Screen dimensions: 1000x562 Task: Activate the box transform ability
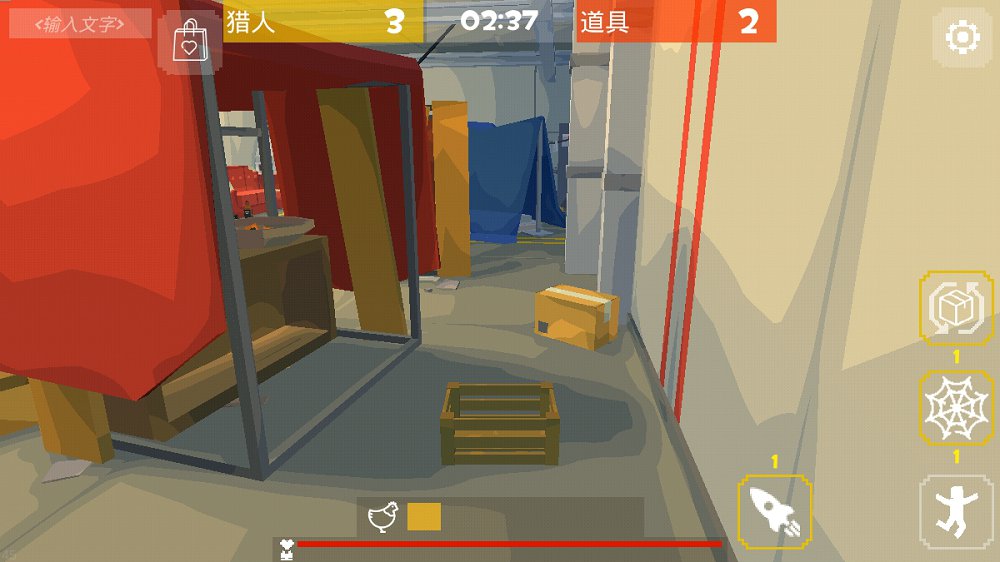pyautogui.click(x=956, y=309)
